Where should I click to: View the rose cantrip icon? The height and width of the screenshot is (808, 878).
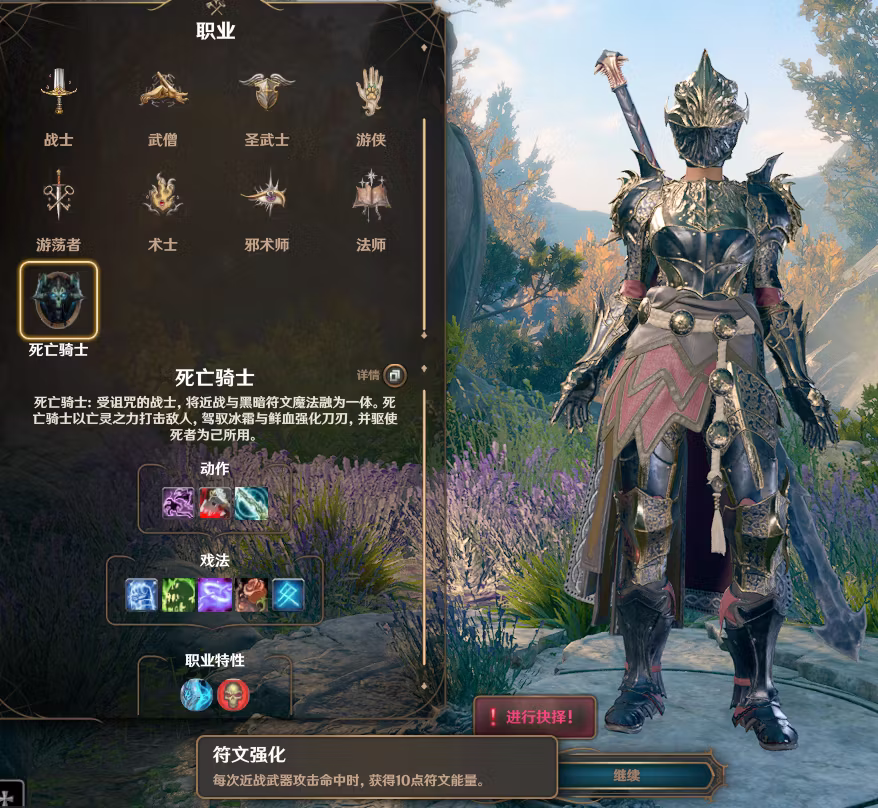coord(251,595)
